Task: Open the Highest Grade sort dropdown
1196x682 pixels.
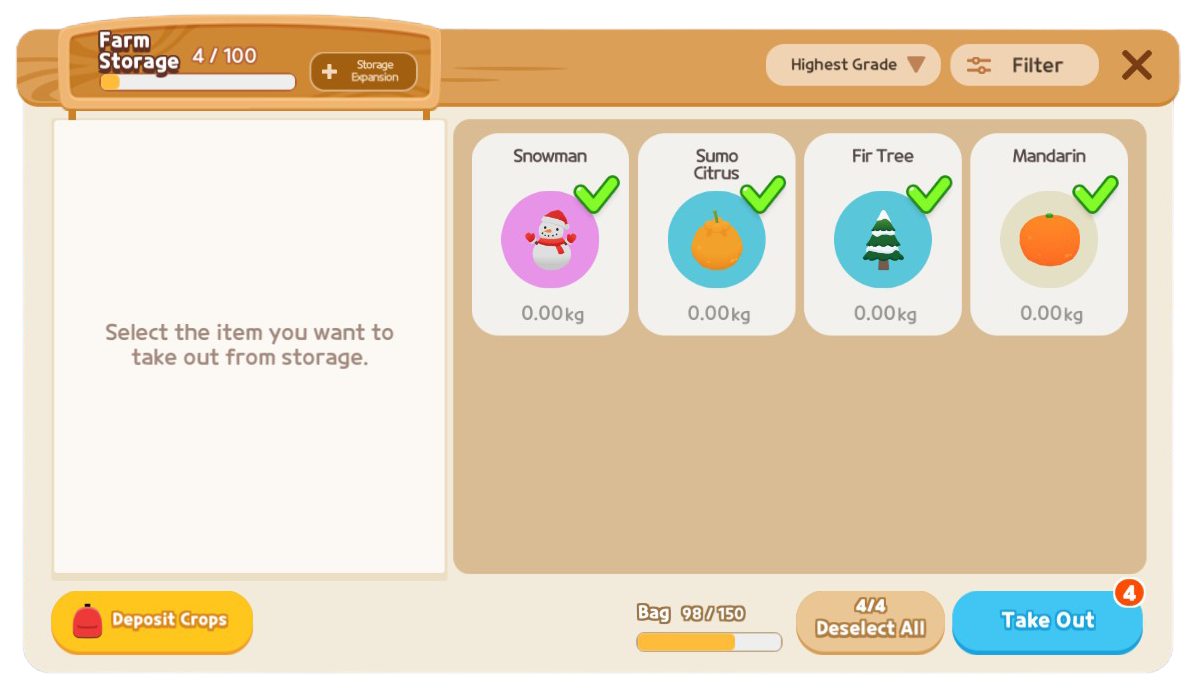Action: click(853, 65)
